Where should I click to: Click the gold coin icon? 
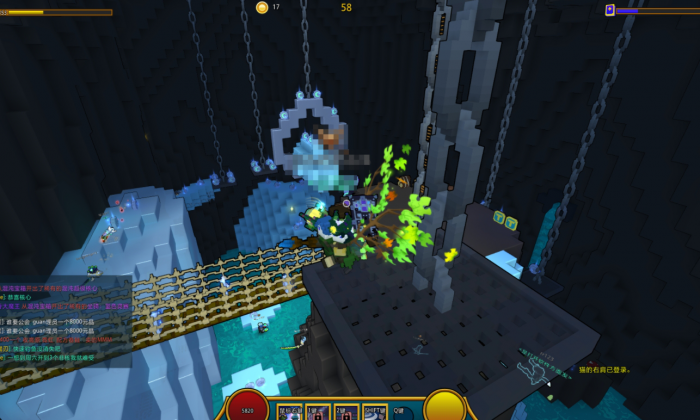point(262,7)
